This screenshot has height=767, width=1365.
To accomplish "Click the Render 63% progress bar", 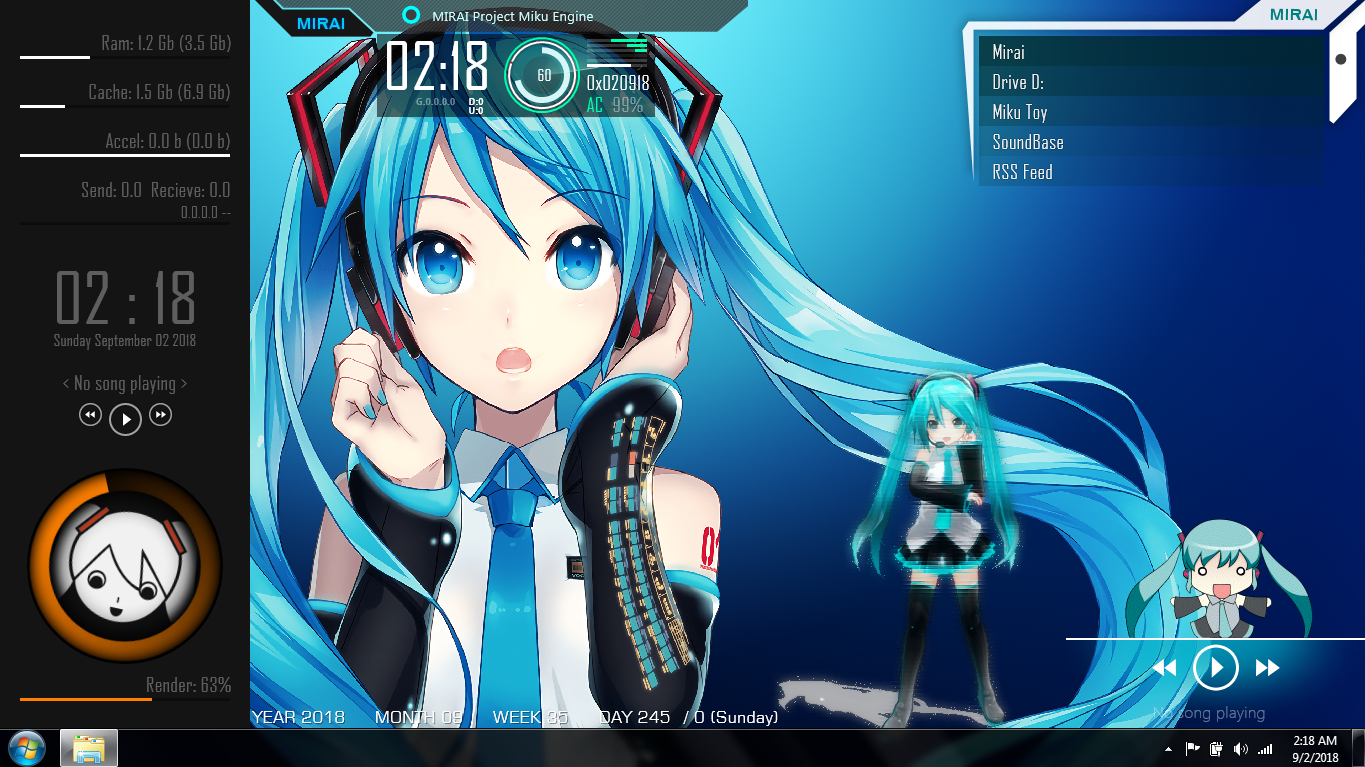I will coord(125,701).
